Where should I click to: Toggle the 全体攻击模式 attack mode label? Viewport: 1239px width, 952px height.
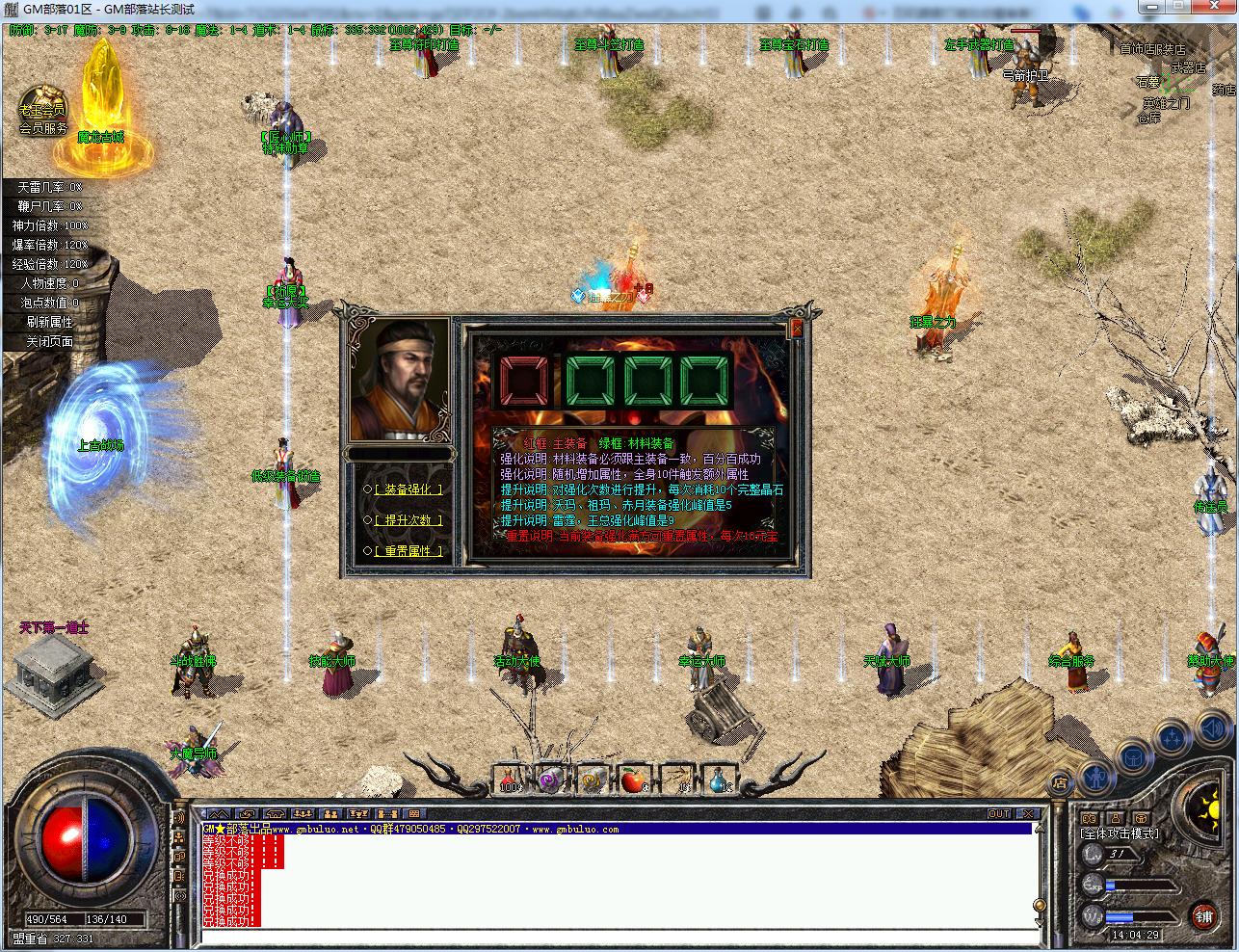click(1120, 833)
